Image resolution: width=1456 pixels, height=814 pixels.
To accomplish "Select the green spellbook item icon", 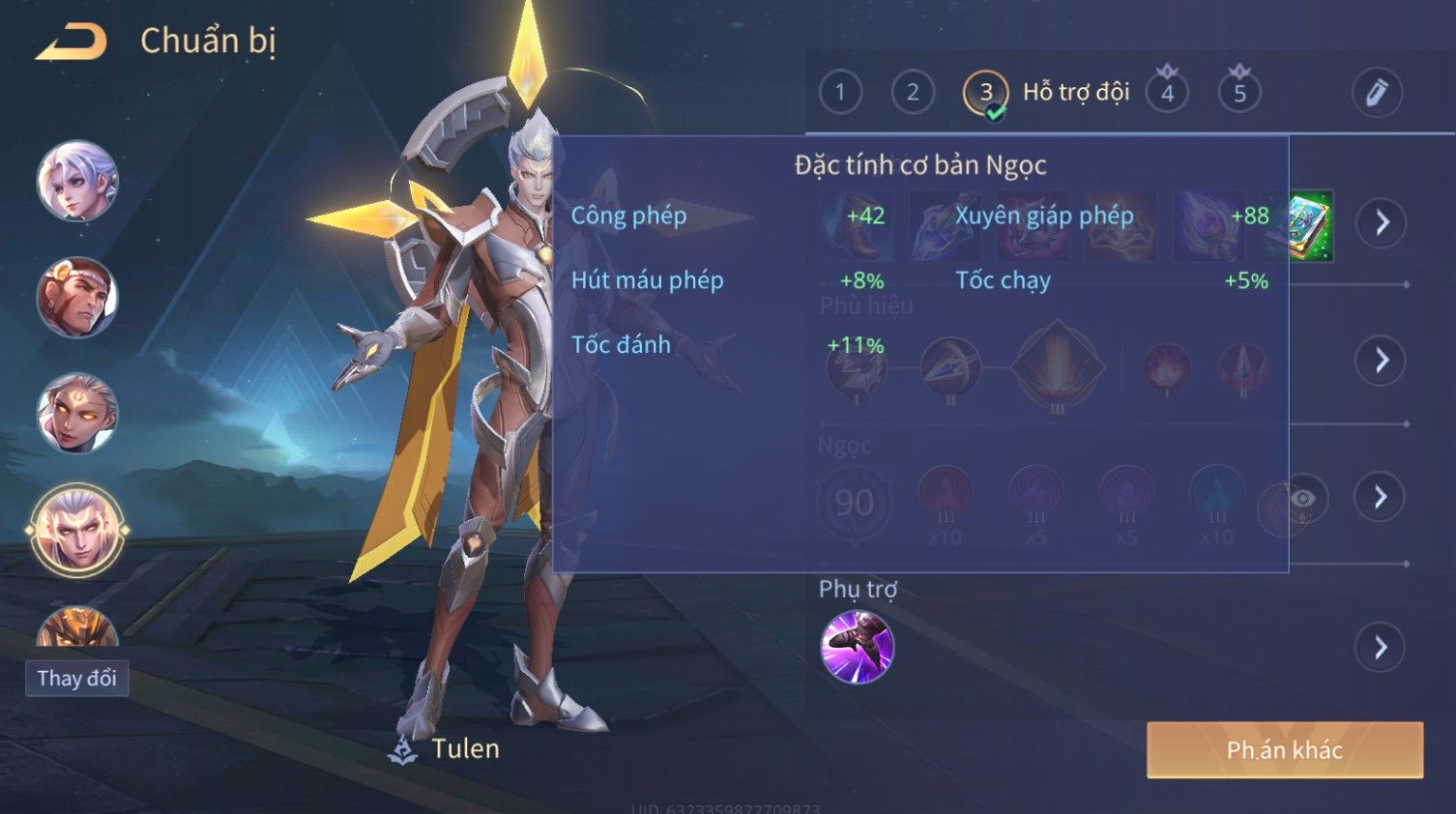I will (1312, 226).
